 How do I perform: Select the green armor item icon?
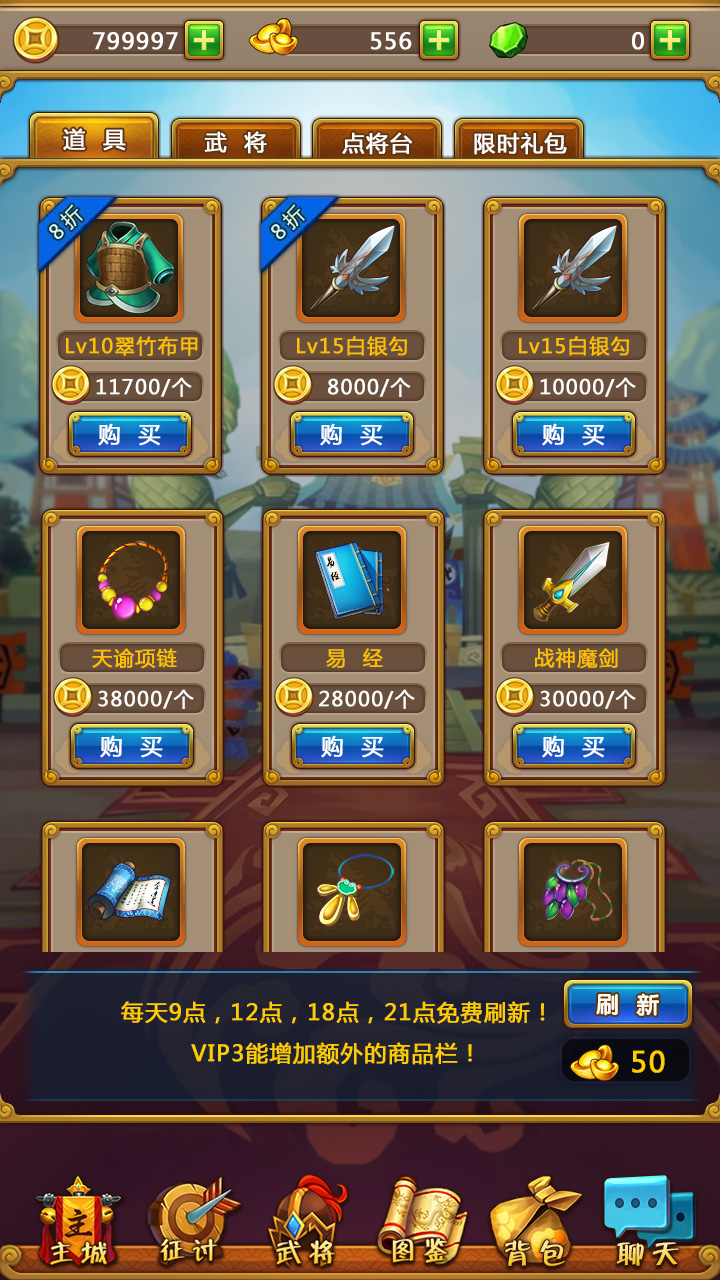point(130,267)
